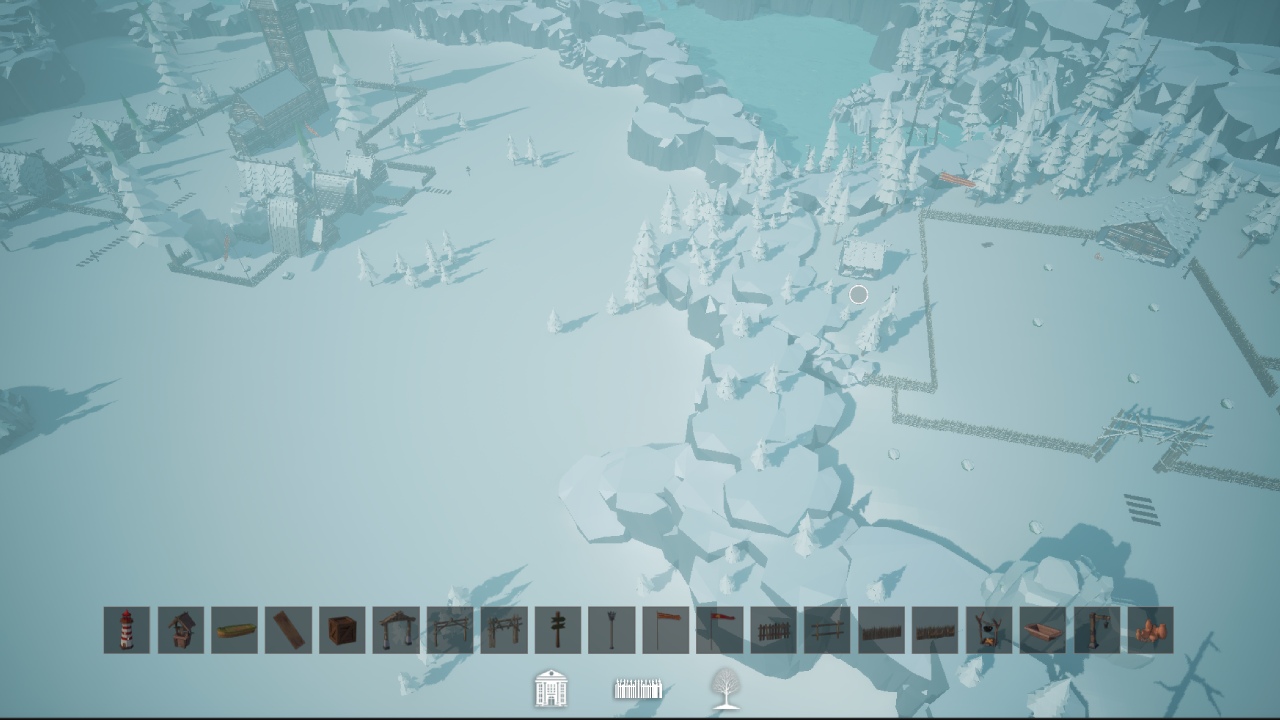Select the gallows post with hook
Image resolution: width=1280 pixels, height=720 pixels.
point(1096,631)
